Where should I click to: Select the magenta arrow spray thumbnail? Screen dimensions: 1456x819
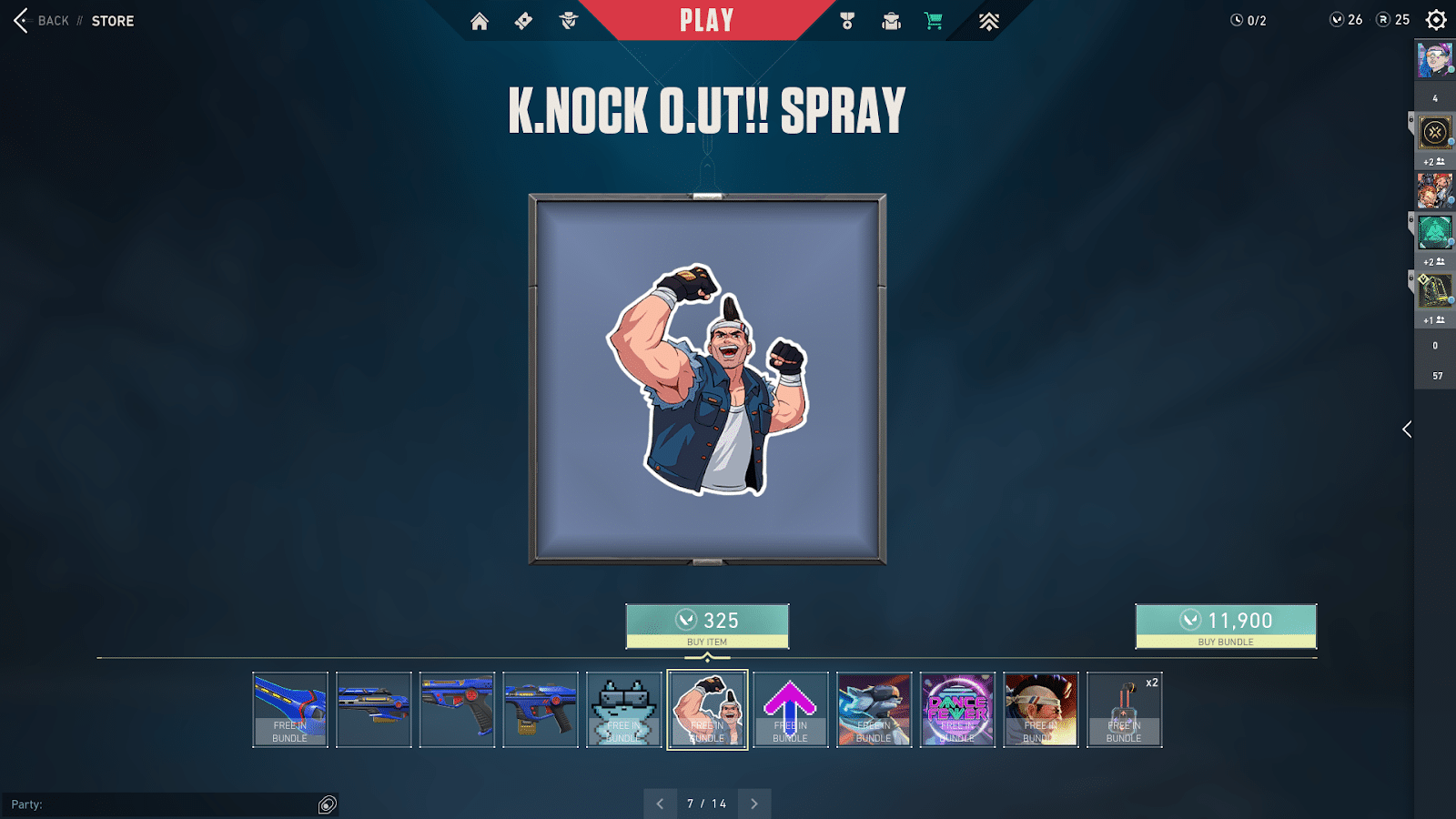[791, 710]
